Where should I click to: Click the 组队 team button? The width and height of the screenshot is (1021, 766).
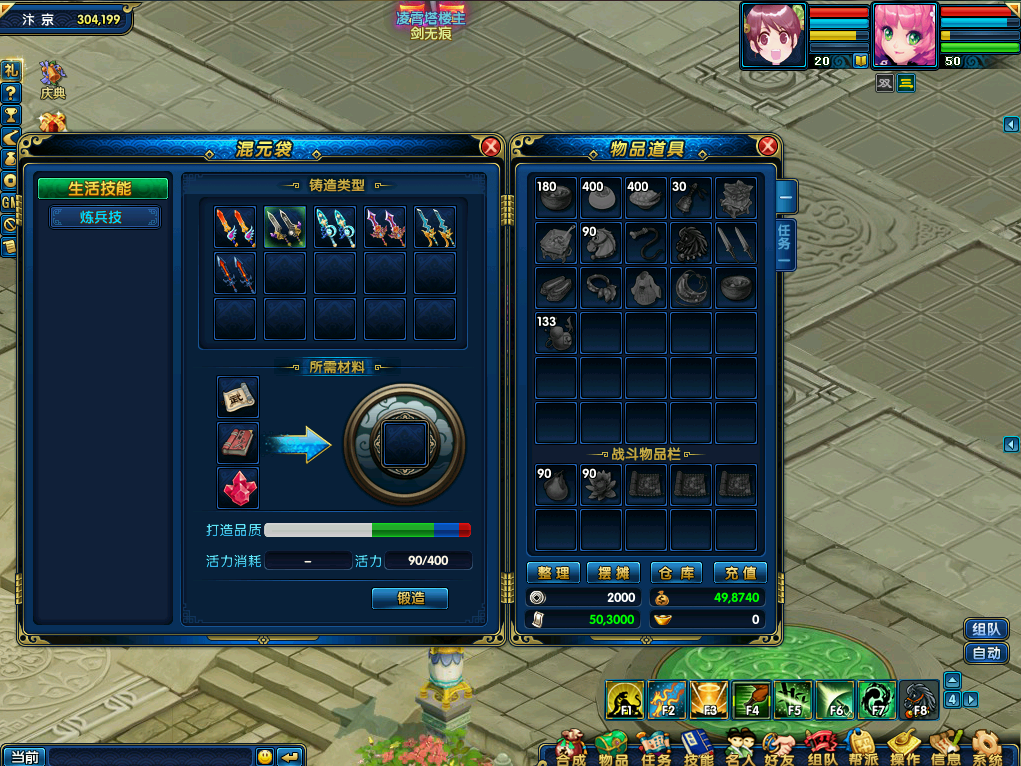click(x=985, y=629)
